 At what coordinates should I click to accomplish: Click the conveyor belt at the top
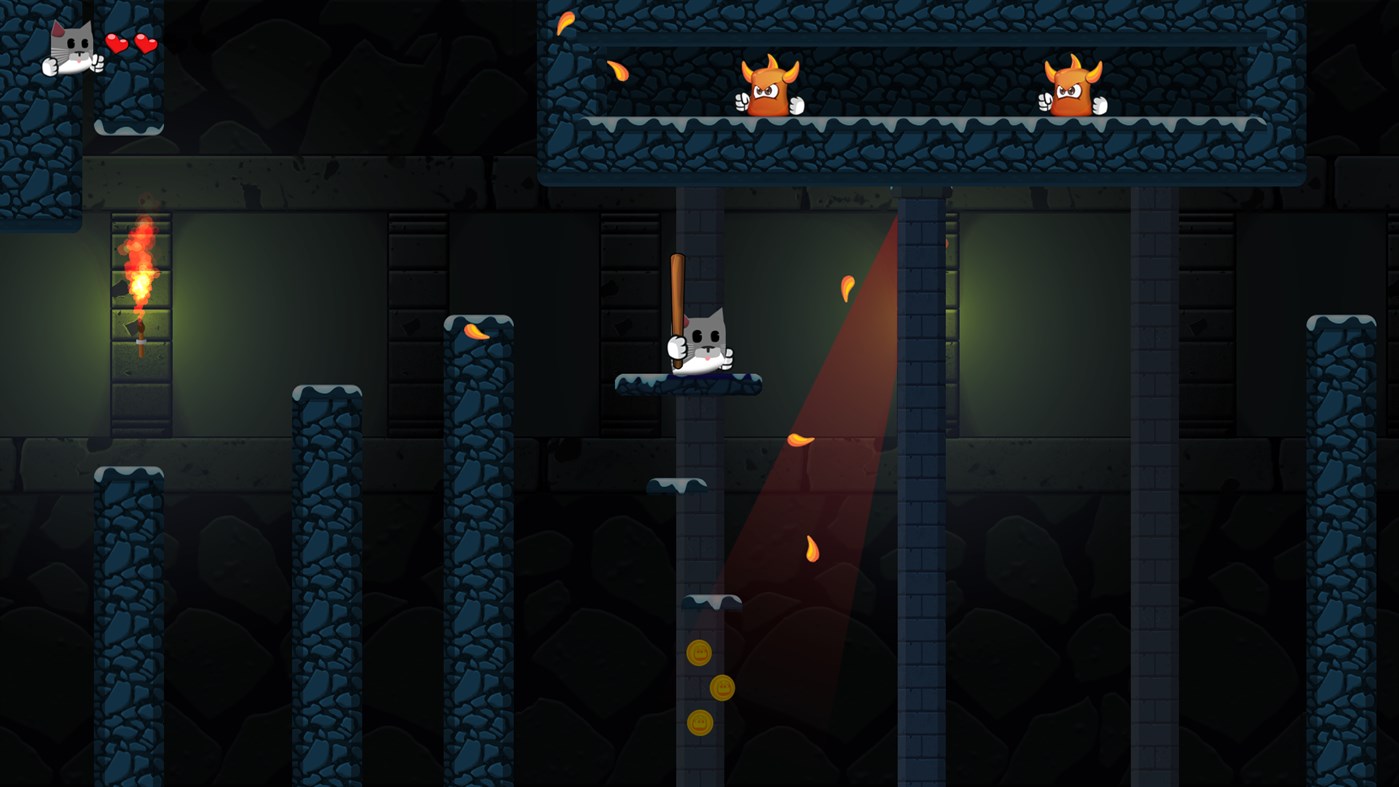tap(920, 122)
